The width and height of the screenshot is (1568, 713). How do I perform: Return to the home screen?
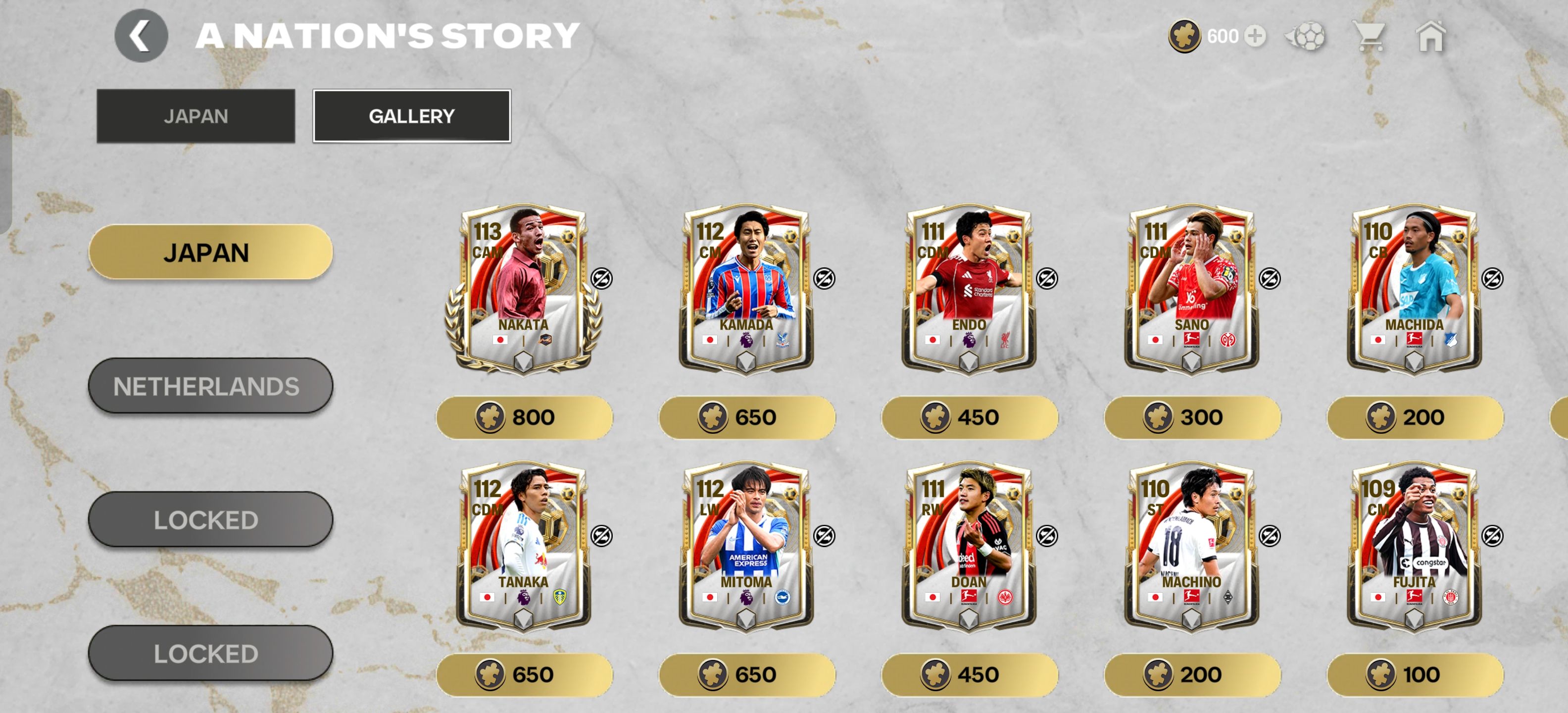point(1430,36)
